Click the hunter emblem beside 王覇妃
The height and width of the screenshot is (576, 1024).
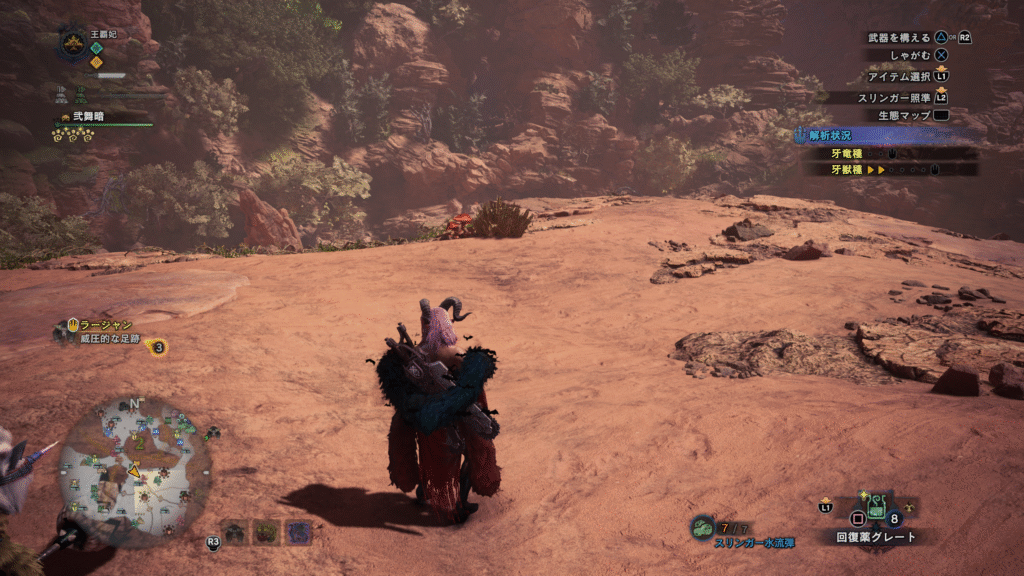(x=72, y=42)
